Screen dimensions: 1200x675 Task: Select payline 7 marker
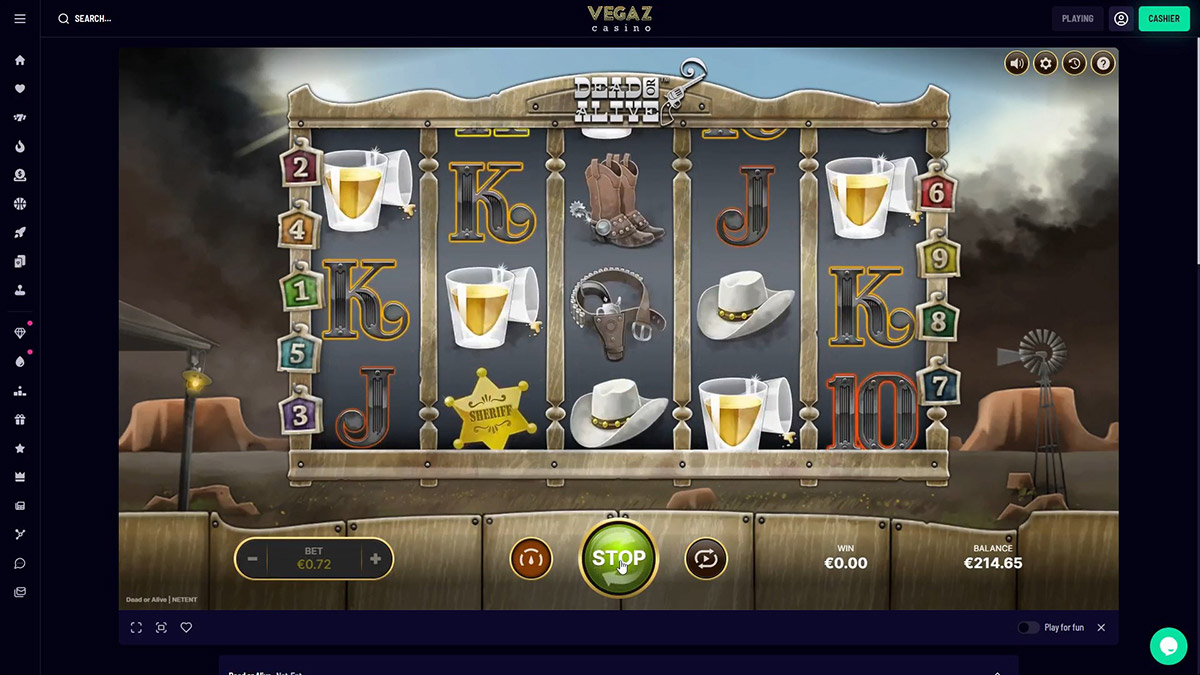click(939, 383)
